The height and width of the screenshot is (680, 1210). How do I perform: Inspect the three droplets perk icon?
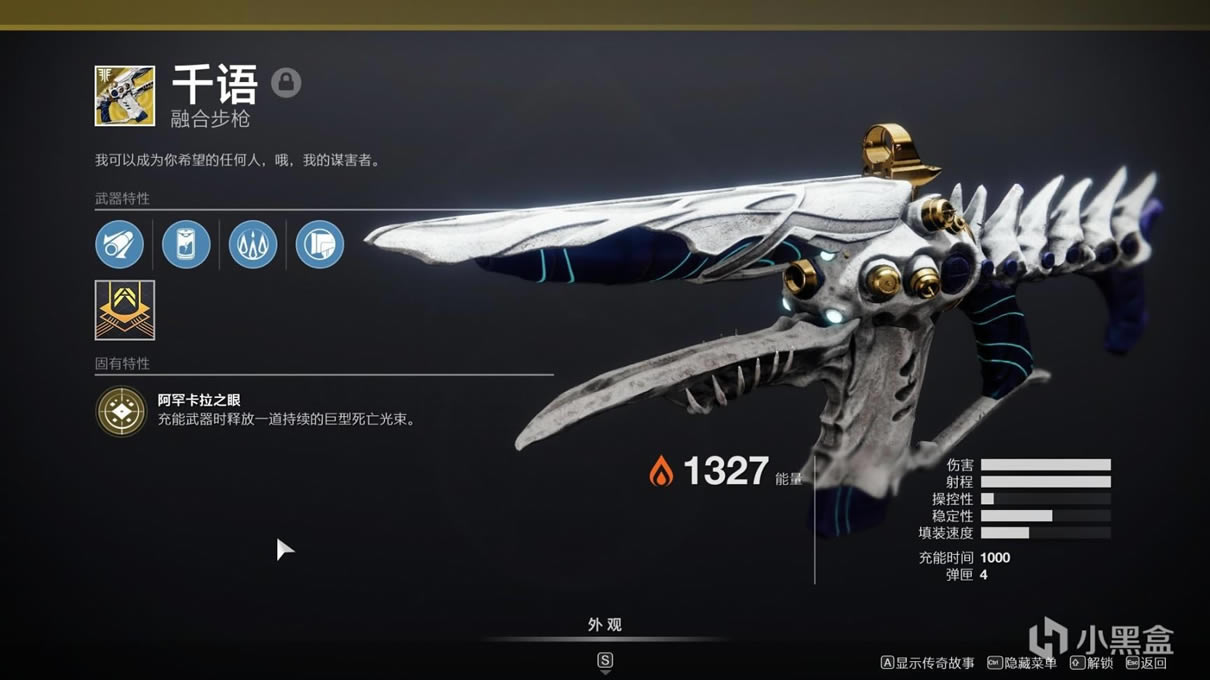pos(253,244)
